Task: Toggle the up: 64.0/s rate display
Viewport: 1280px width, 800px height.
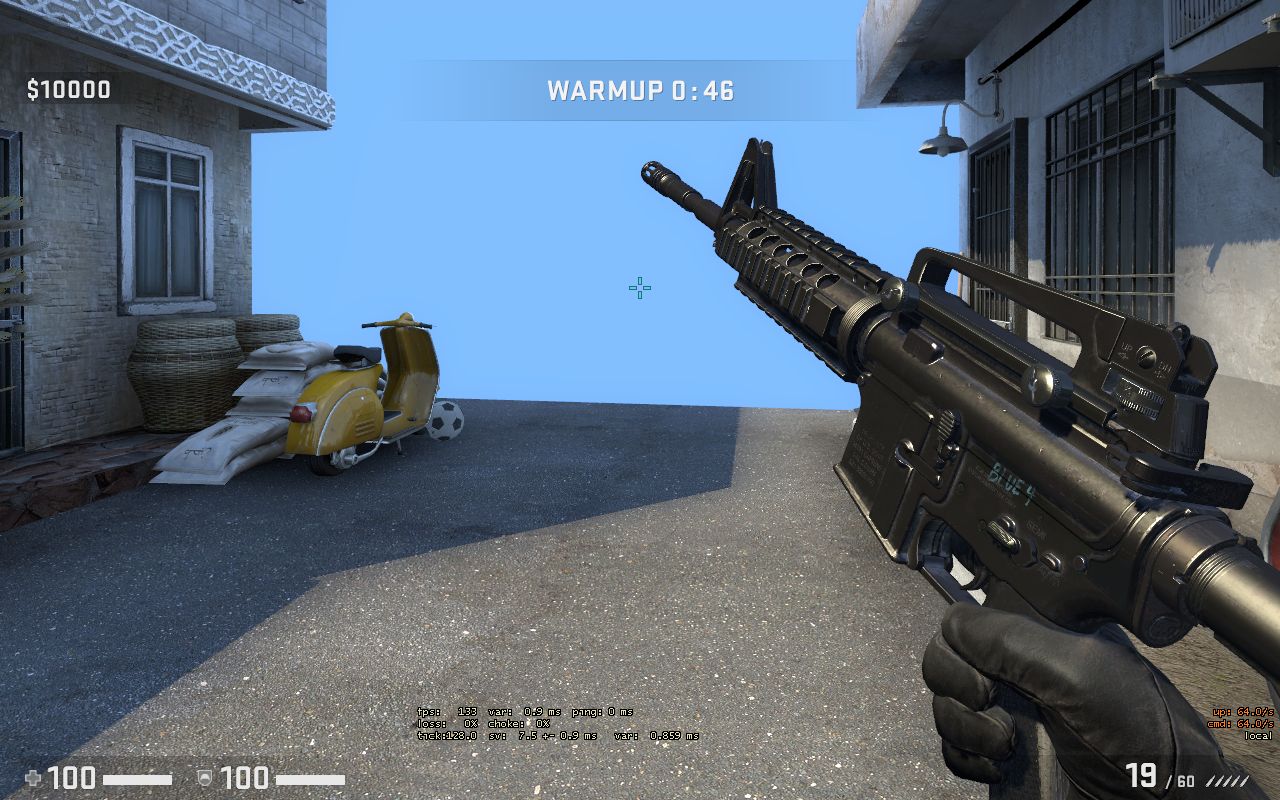Action: click(1241, 712)
